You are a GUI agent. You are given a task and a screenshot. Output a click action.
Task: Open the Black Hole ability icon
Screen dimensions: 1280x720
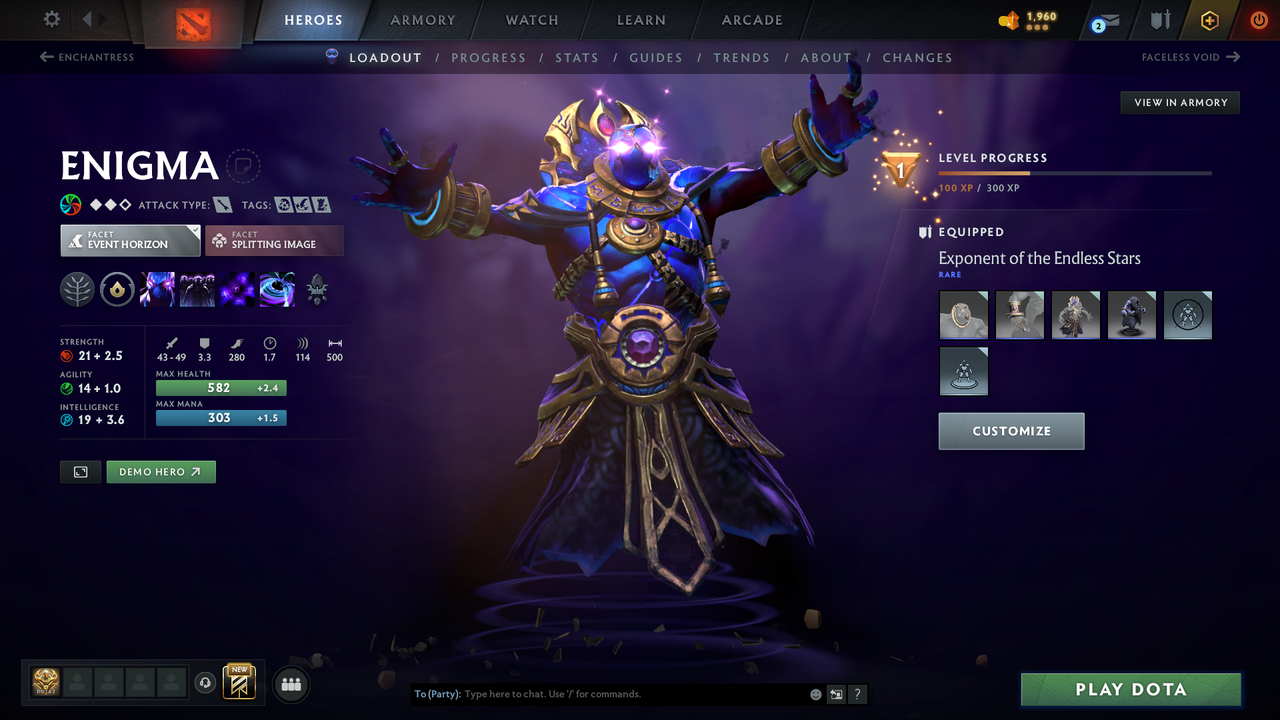tap(277, 289)
